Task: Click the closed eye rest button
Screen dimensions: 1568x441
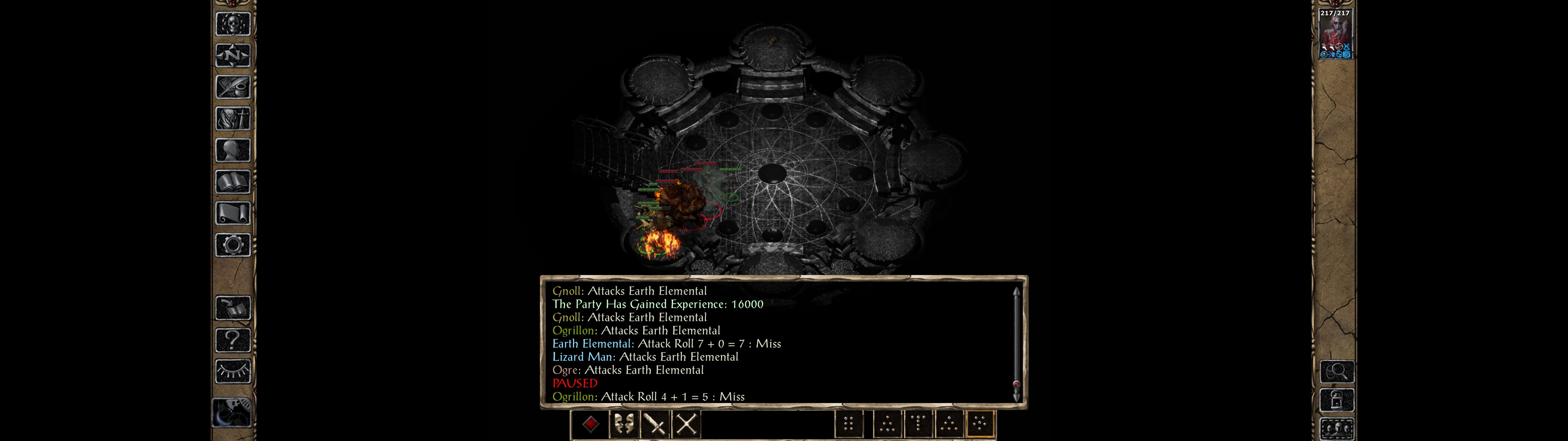Action: pyautogui.click(x=232, y=371)
